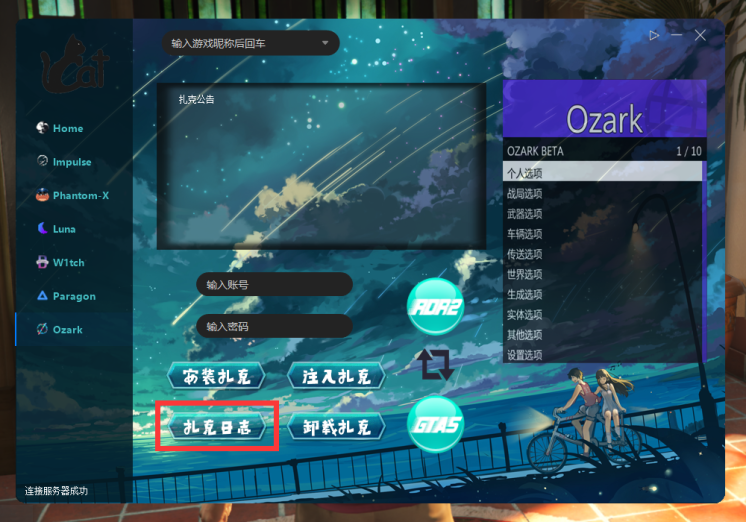Focus the 输入密码 password field
746x522 pixels.
[x=274, y=326]
